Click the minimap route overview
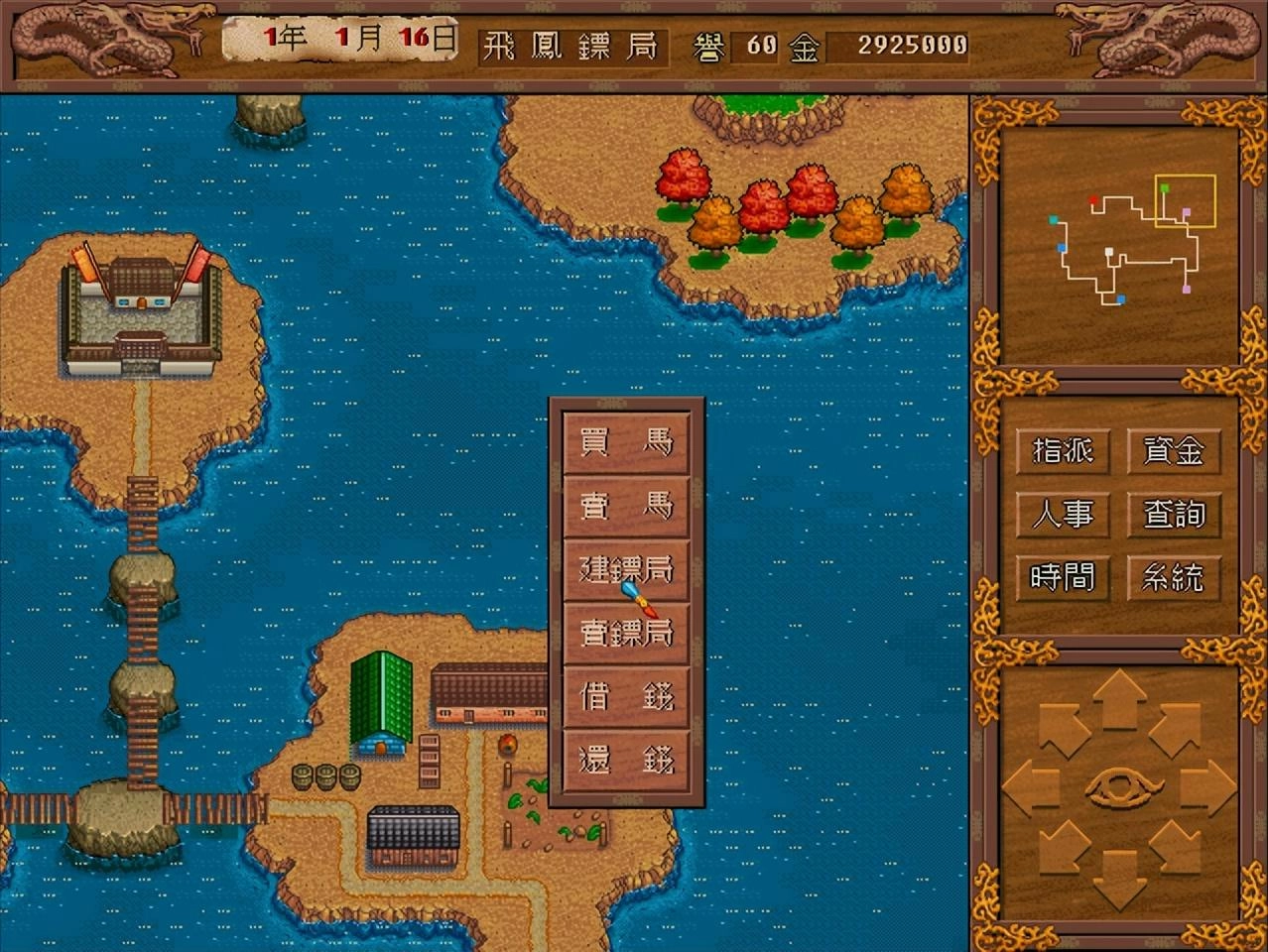The width and height of the screenshot is (1268, 952). pos(1119,244)
